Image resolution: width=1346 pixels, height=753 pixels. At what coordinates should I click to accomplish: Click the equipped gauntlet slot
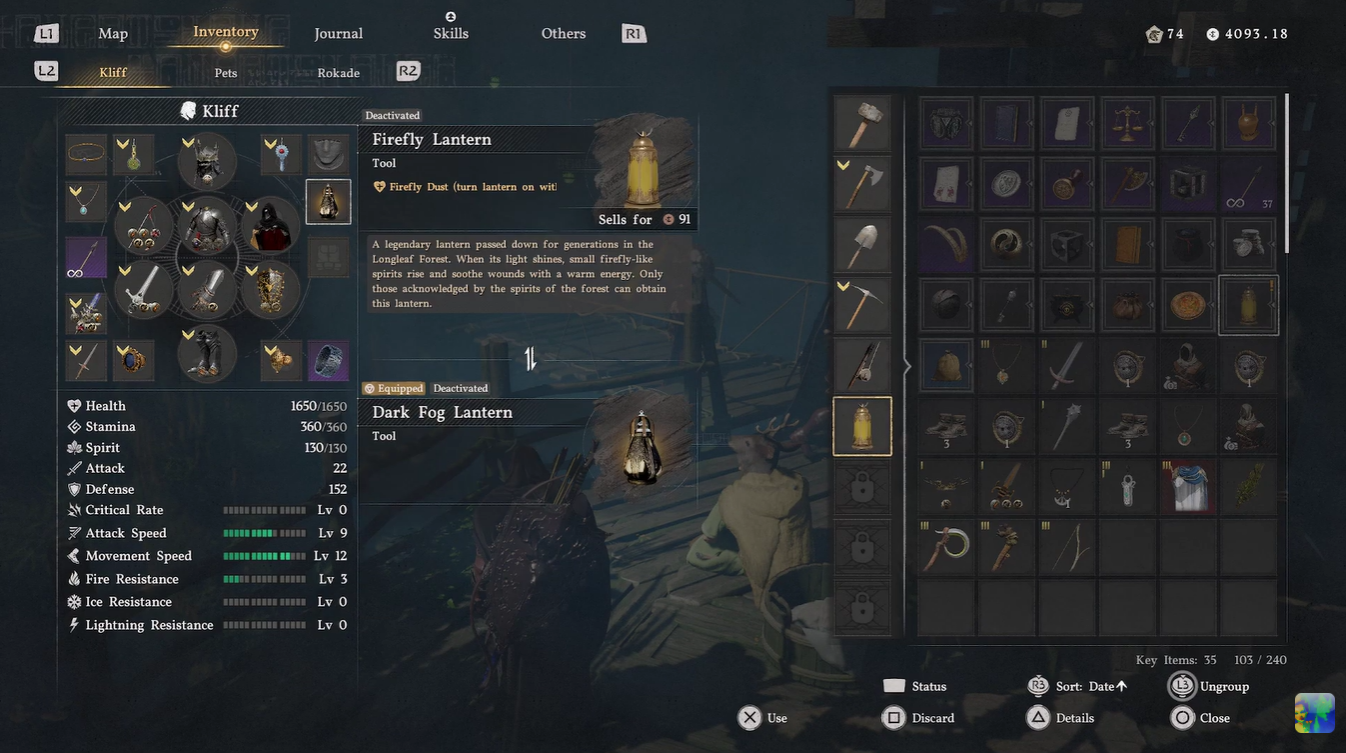pyautogui.click(x=269, y=290)
